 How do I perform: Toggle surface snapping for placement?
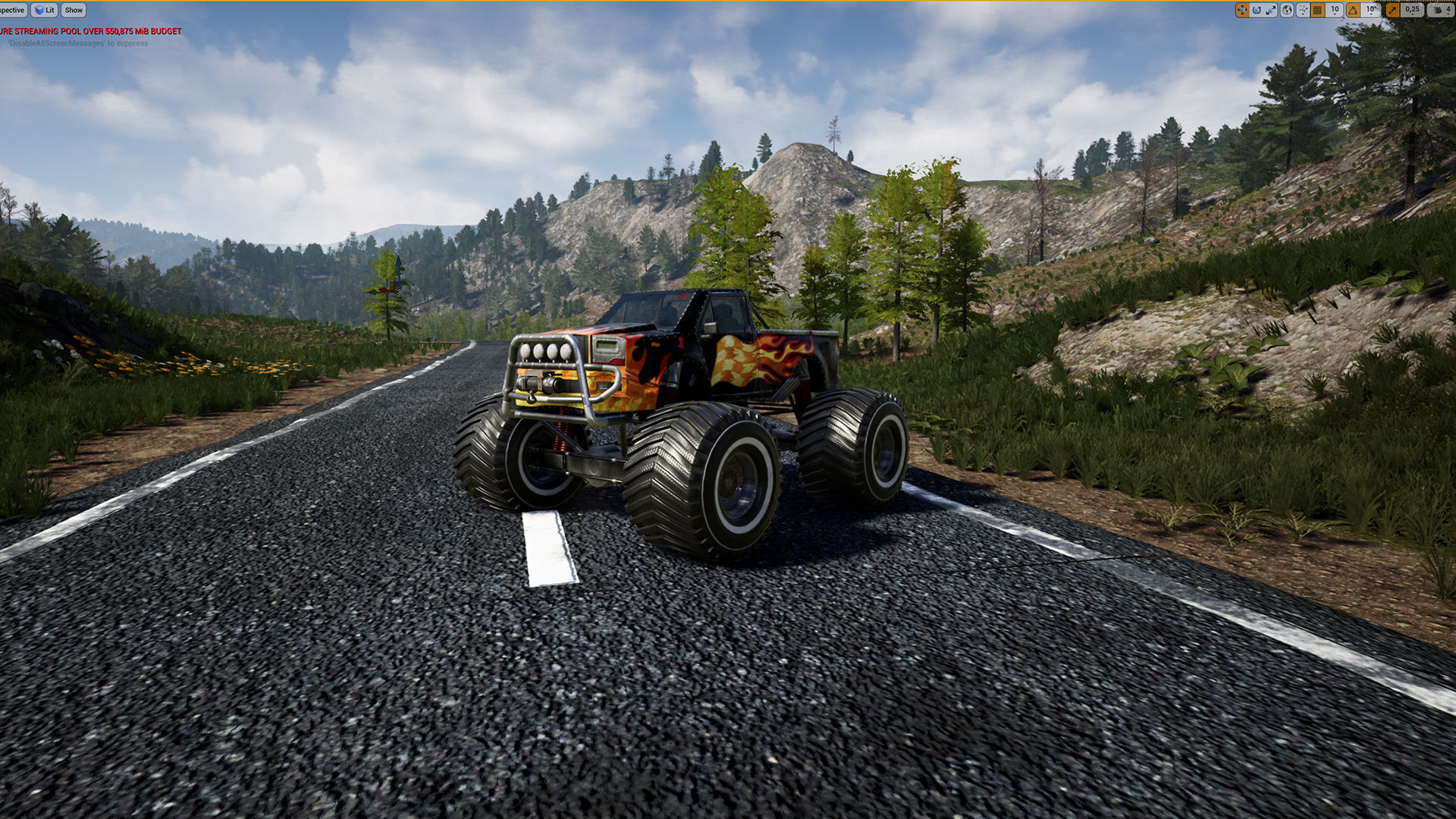(1303, 10)
